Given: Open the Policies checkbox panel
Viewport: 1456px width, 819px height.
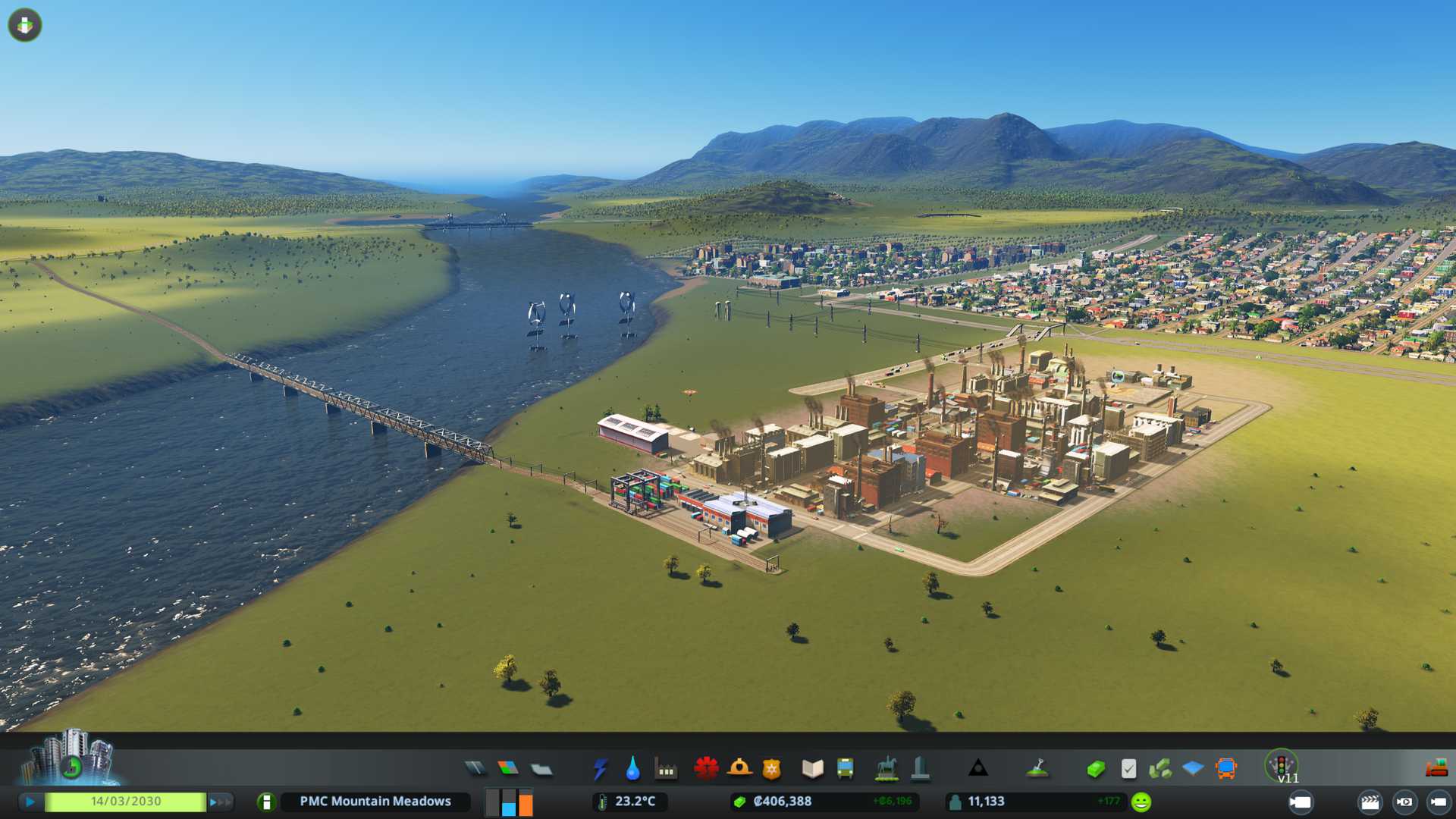Looking at the screenshot, I should coord(1128,769).
